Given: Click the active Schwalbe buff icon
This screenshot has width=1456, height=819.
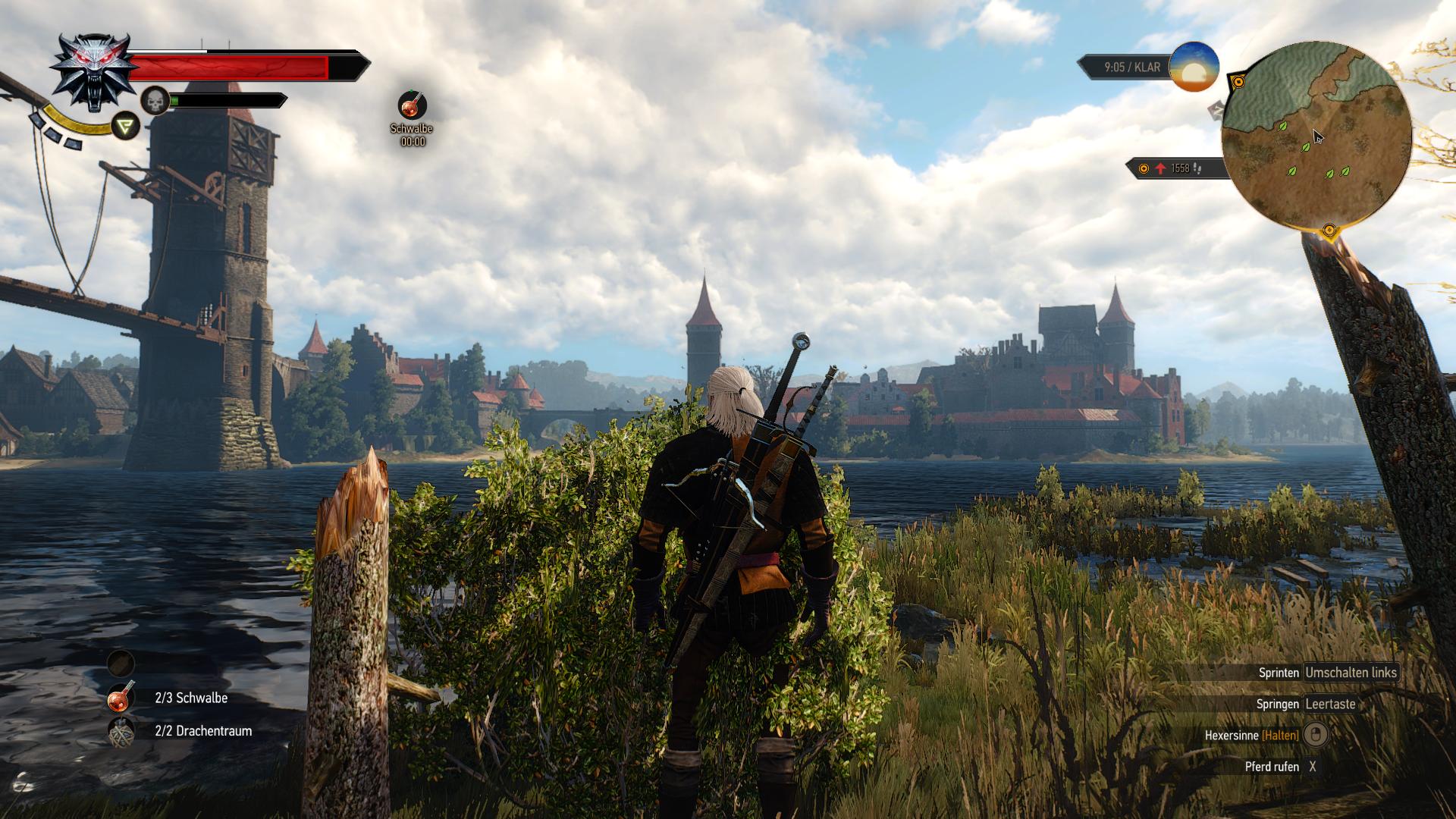Looking at the screenshot, I should click(413, 105).
